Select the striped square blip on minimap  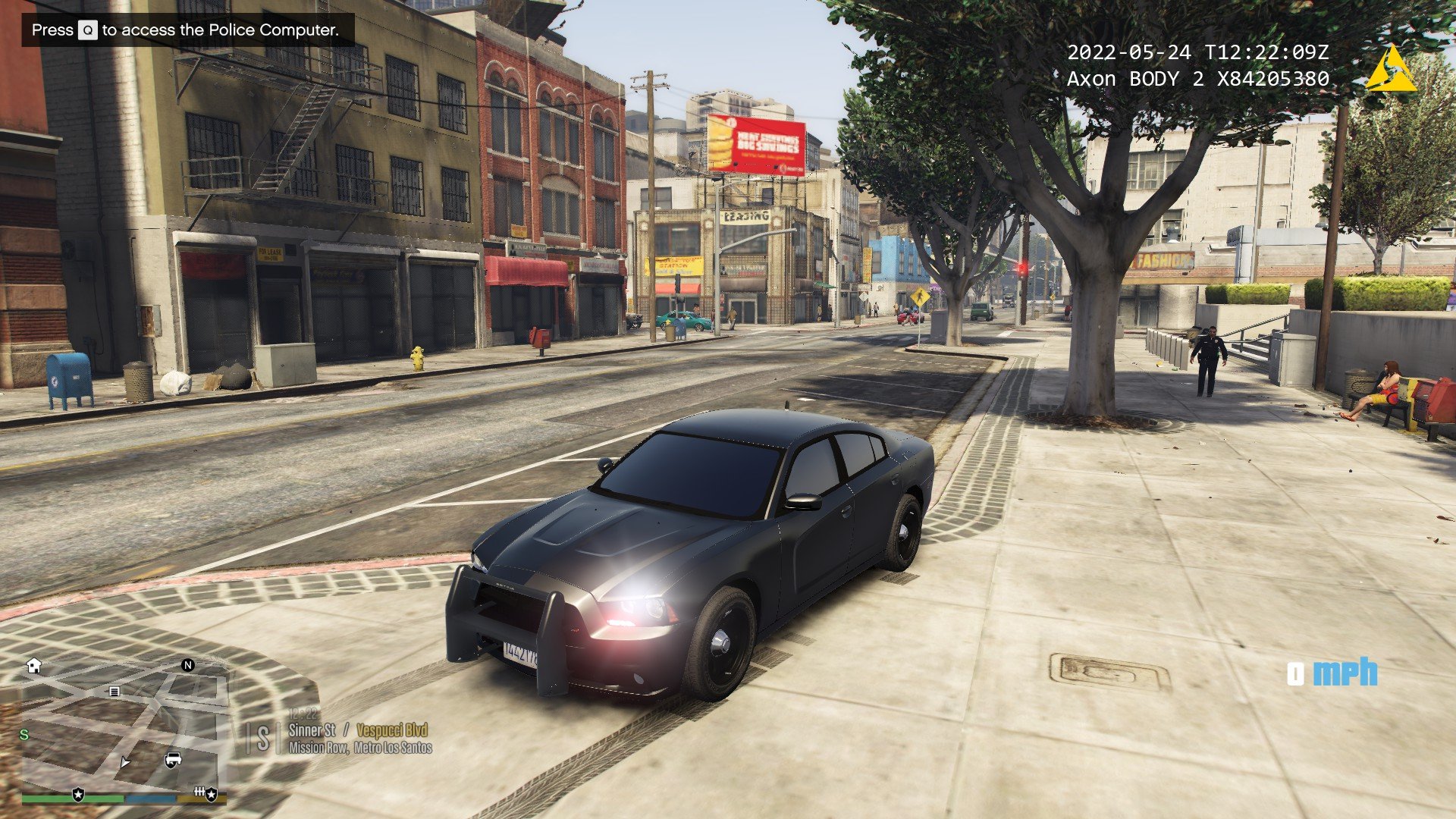click(115, 692)
